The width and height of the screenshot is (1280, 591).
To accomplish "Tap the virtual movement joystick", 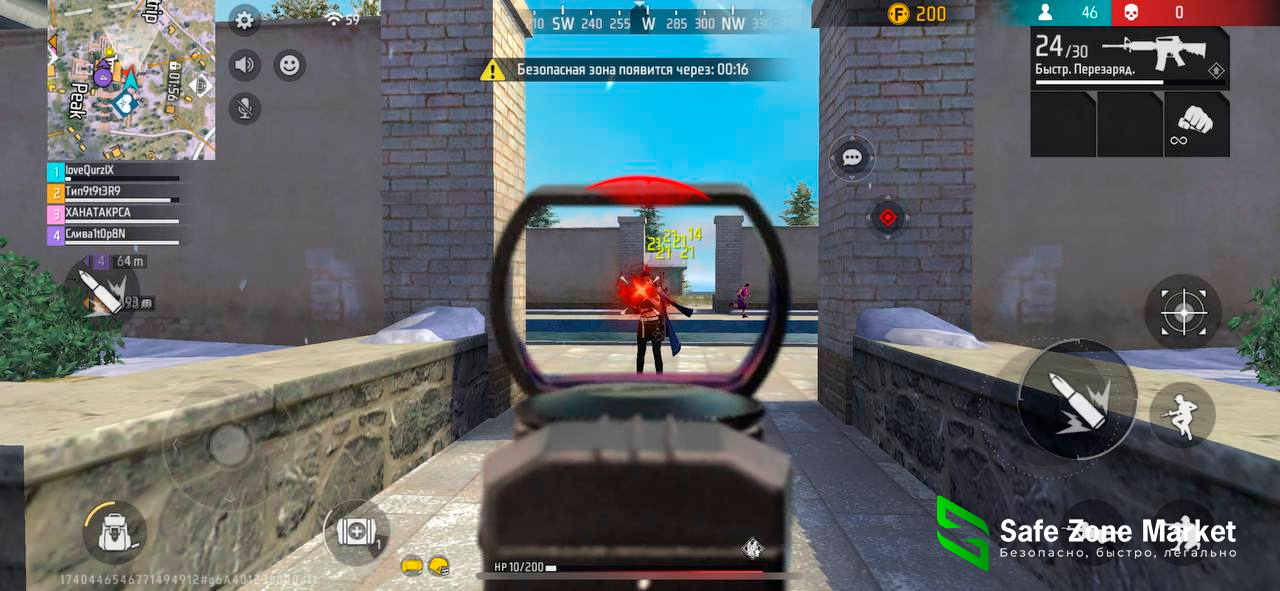I will tap(229, 445).
